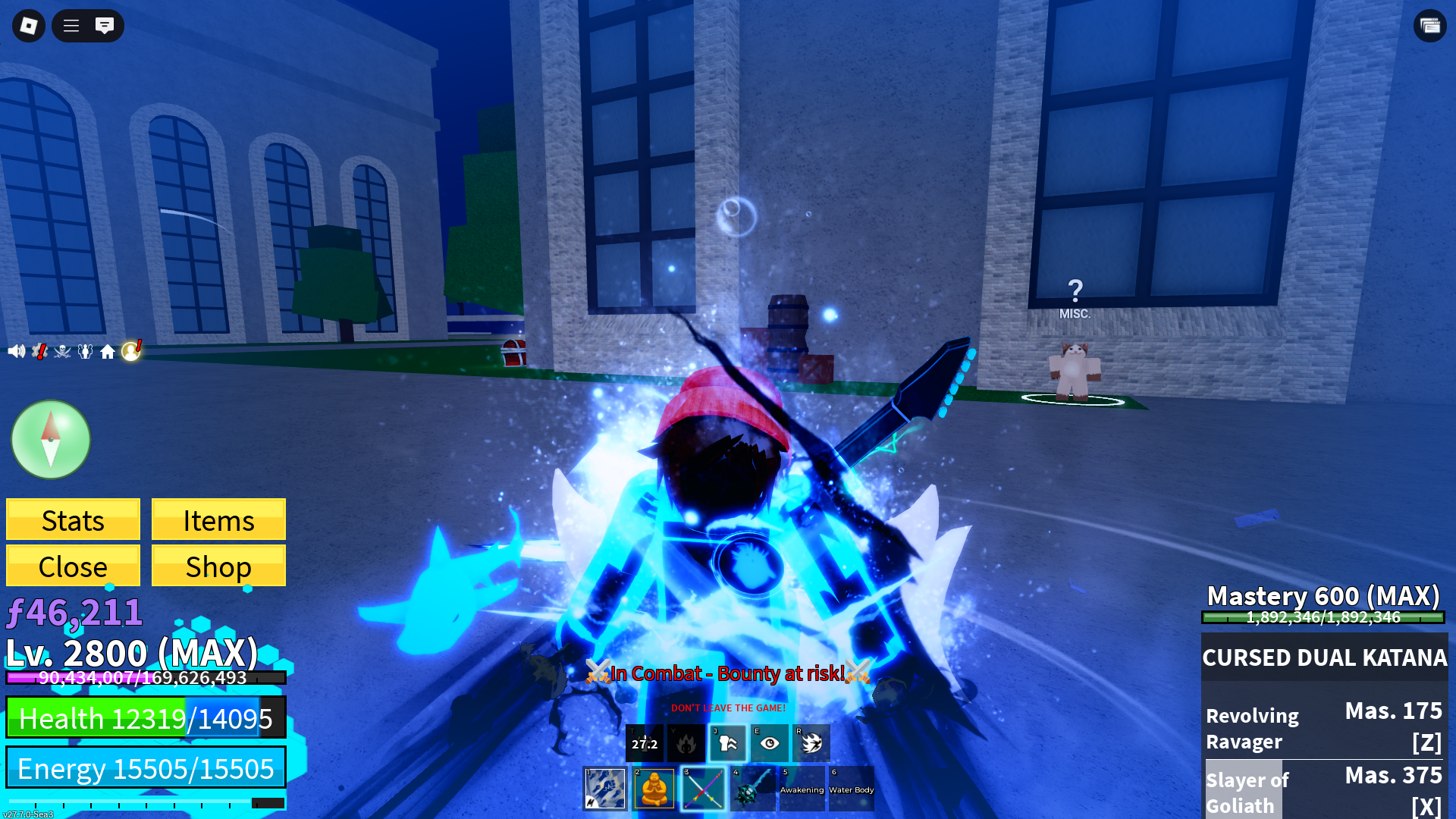Screen dimensions: 1456x819
Task: Open settings via the gear icon
Action: pos(39,351)
